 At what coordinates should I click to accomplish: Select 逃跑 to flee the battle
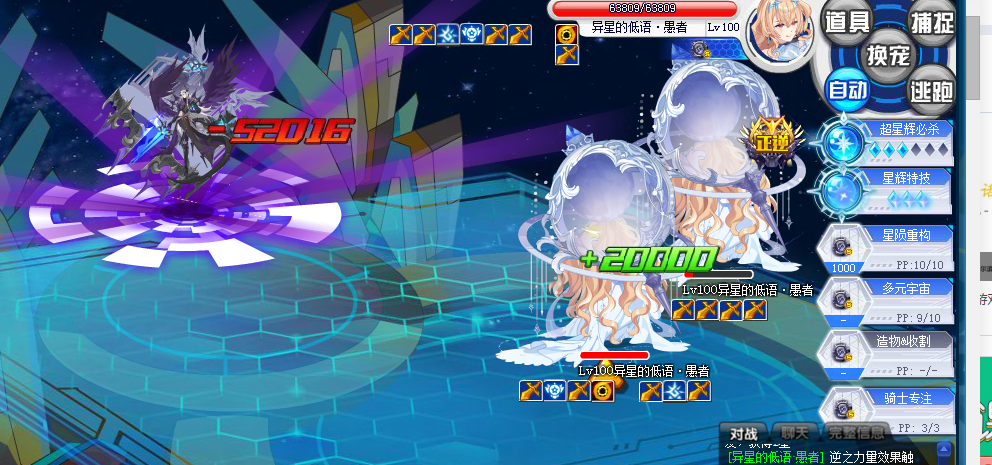click(x=930, y=90)
